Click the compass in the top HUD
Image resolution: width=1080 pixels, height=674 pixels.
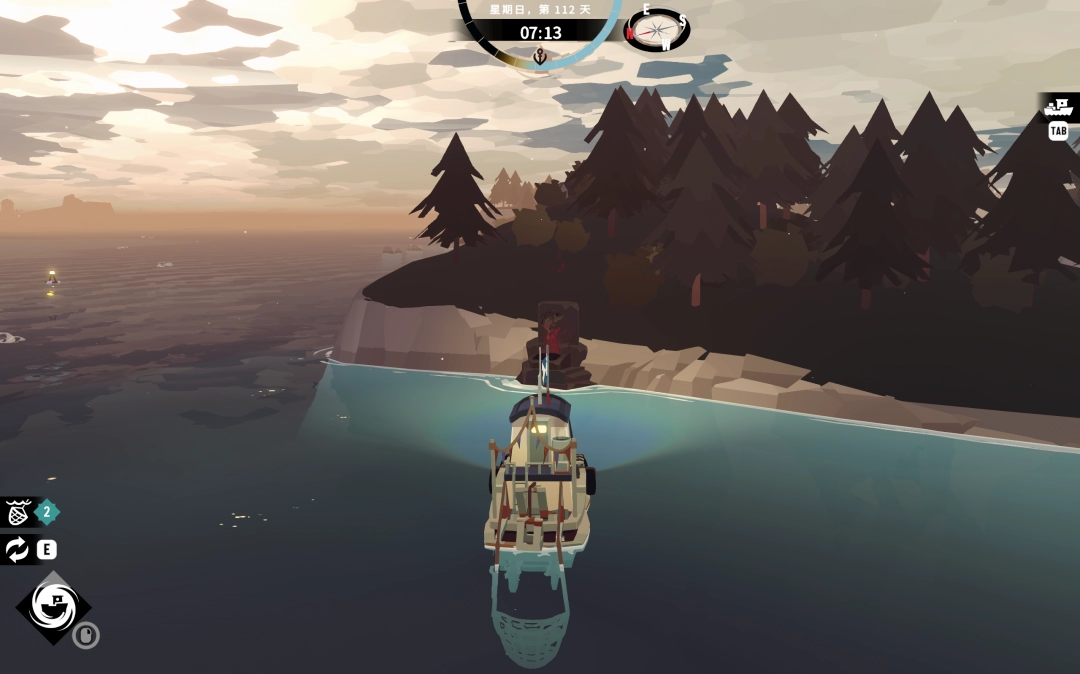click(658, 31)
